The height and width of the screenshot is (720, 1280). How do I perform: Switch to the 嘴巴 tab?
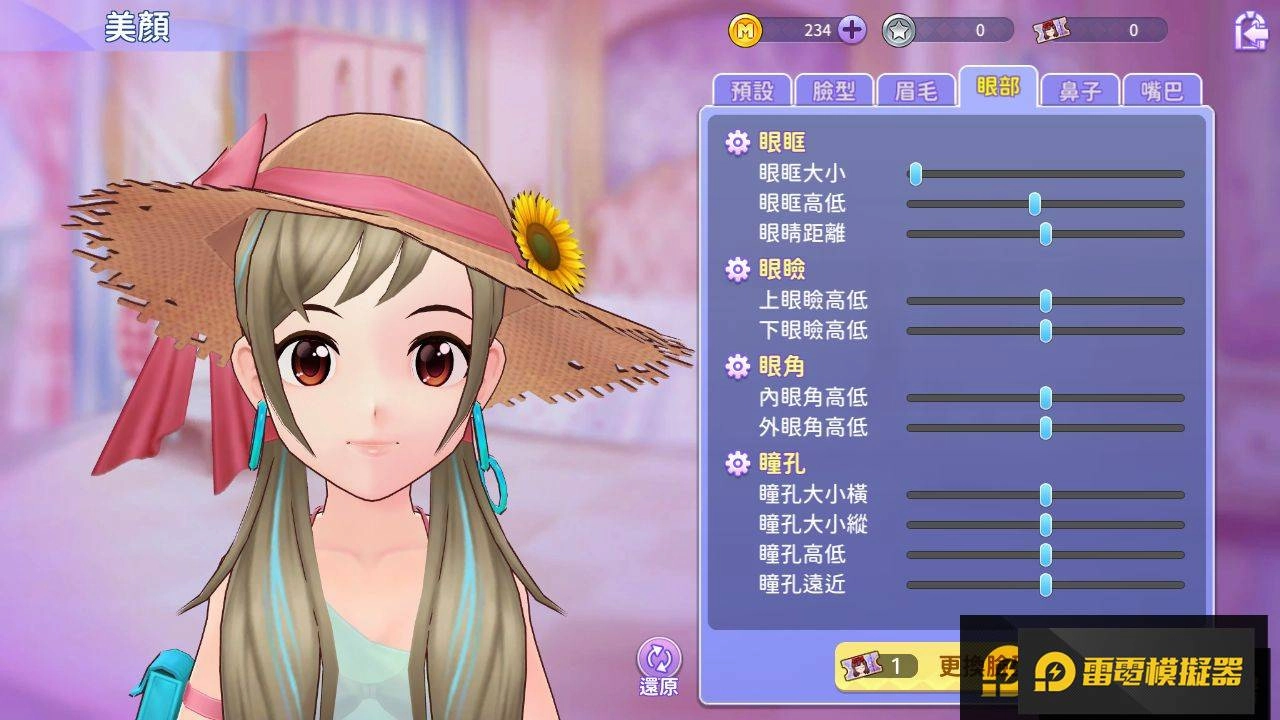coord(1161,91)
